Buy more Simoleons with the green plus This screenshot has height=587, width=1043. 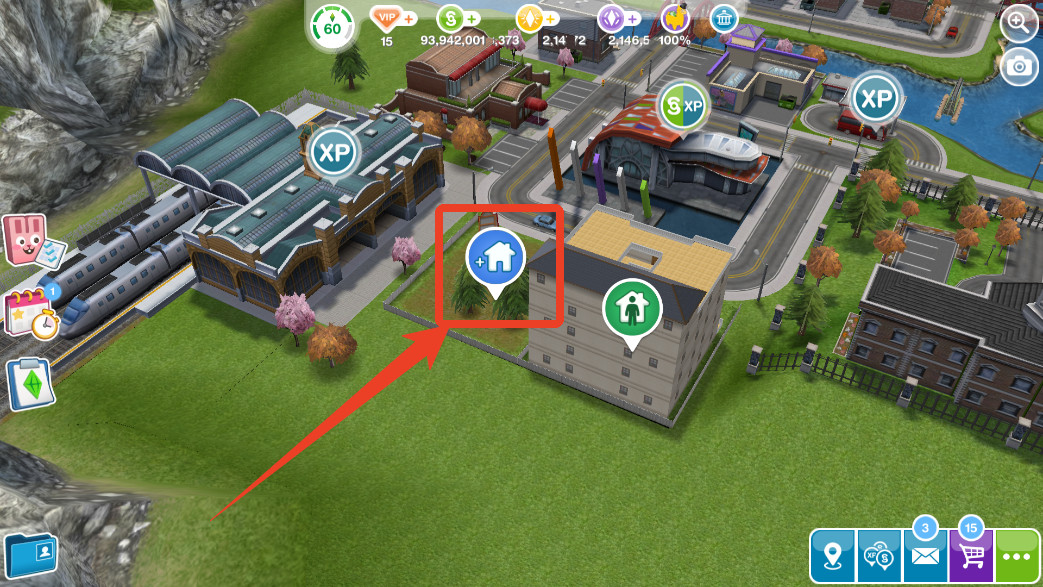point(472,19)
